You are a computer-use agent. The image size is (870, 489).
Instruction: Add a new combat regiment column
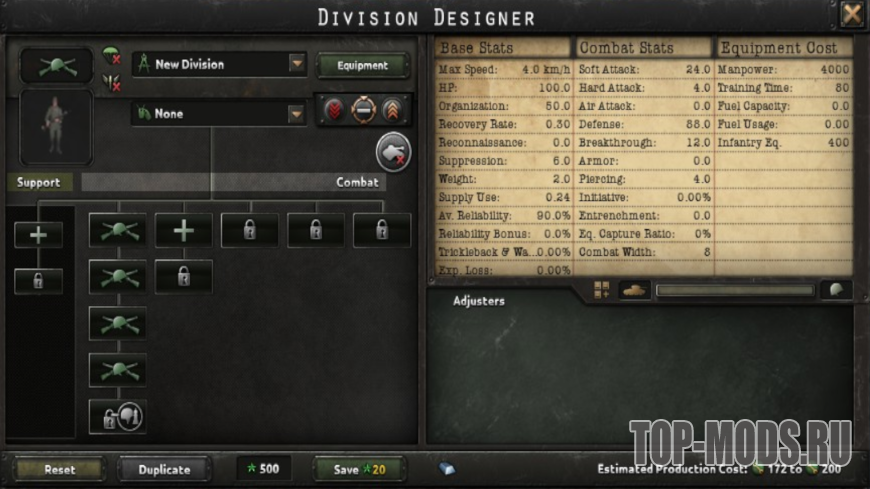point(183,230)
